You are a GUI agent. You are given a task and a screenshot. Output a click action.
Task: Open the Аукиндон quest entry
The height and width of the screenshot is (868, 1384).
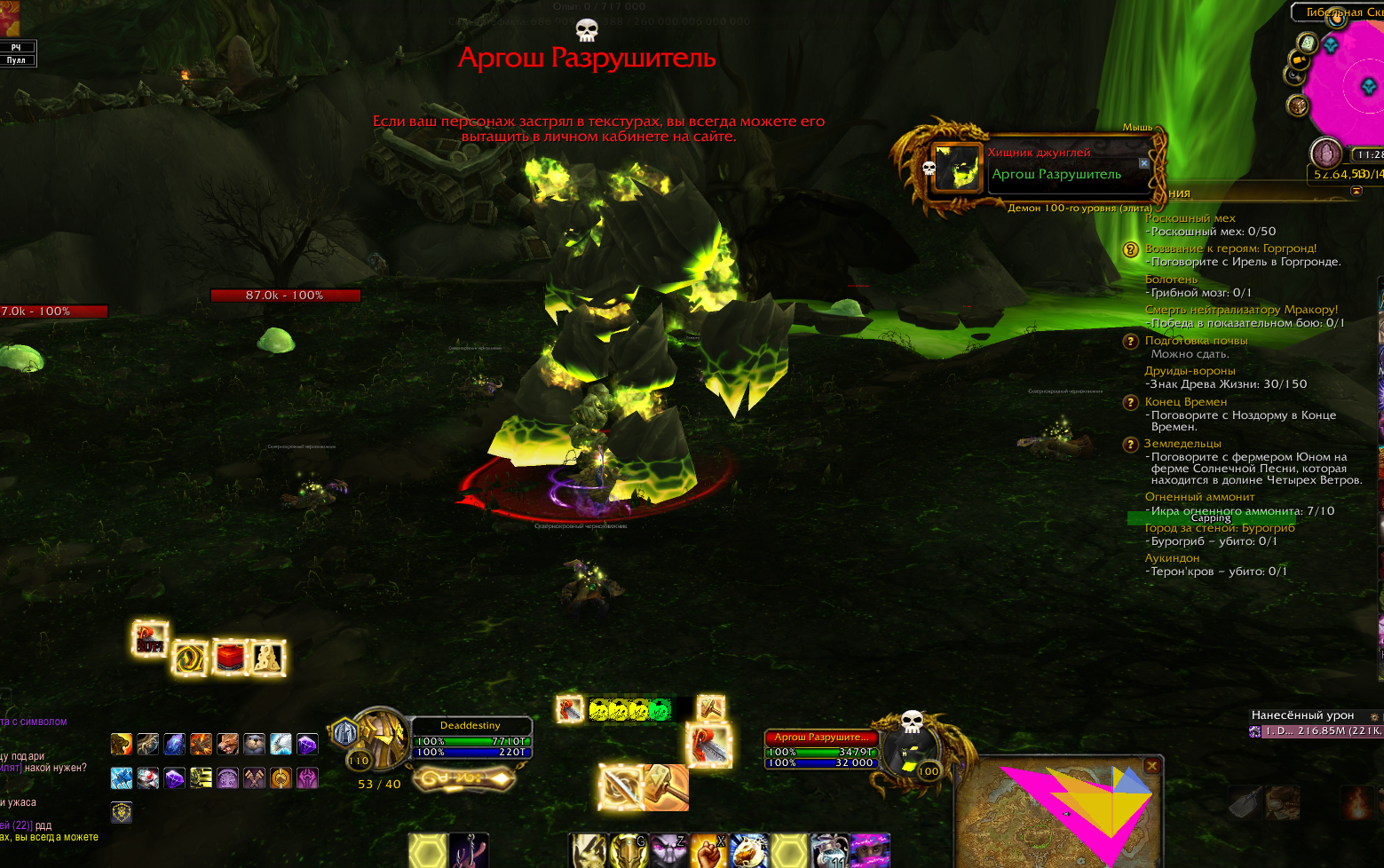1172,558
